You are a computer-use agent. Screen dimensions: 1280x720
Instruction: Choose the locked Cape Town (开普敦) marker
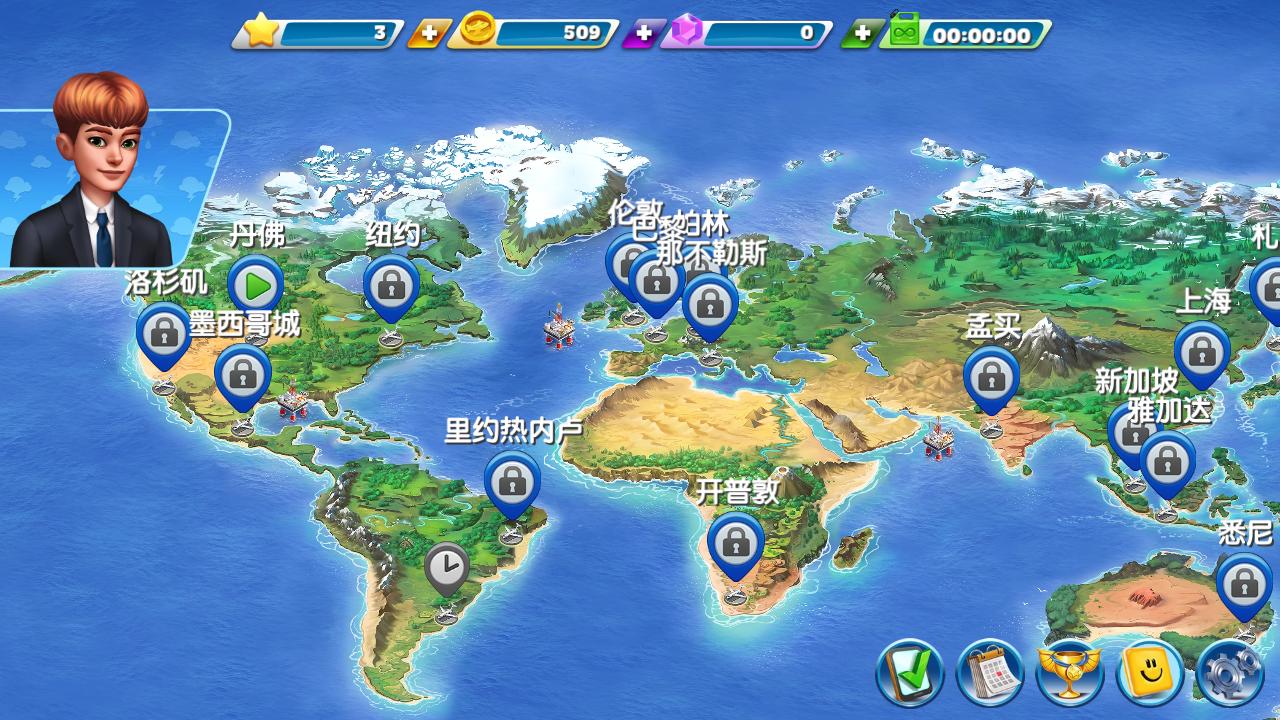pos(735,543)
